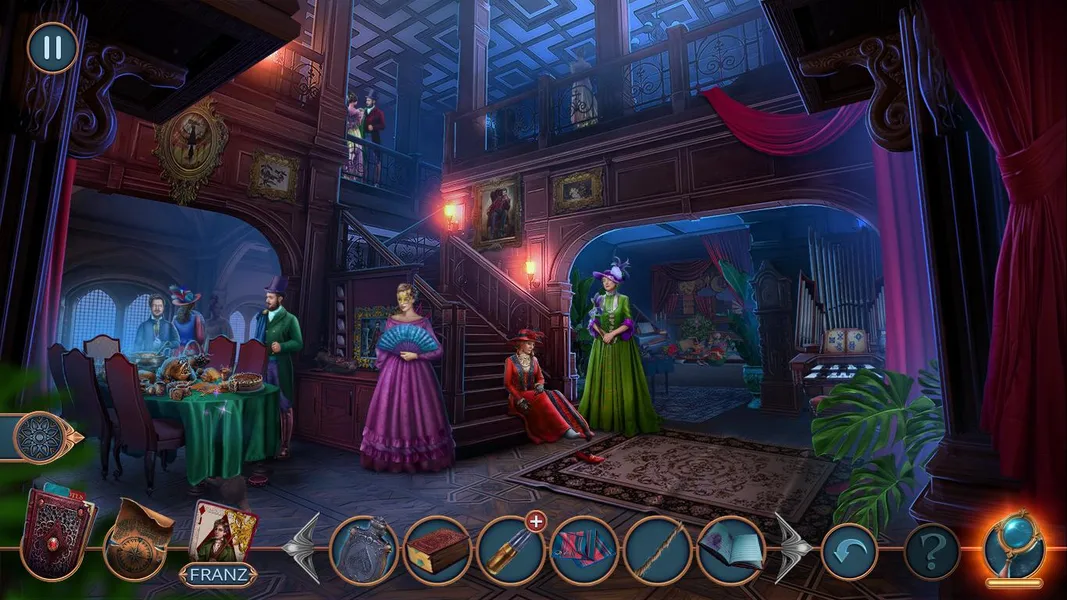Click the curved back arrow button
Viewport: 1067px width, 600px height.
coord(849,551)
